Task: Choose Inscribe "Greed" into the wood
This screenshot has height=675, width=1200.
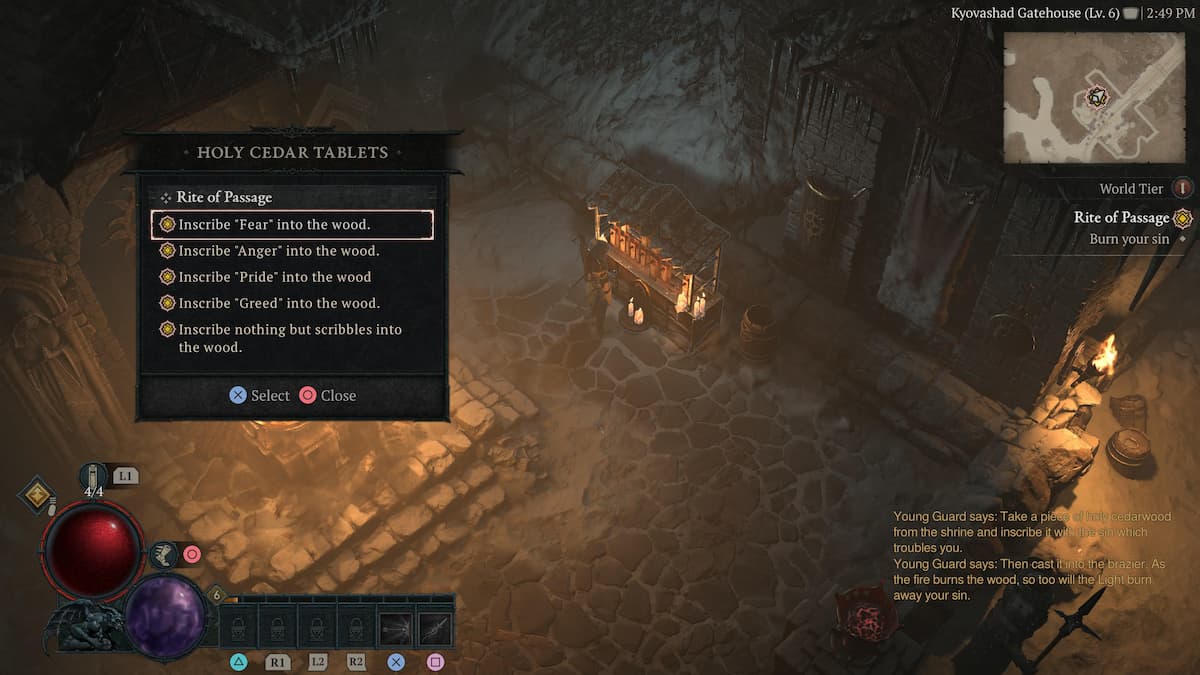Action: pyautogui.click(x=279, y=303)
